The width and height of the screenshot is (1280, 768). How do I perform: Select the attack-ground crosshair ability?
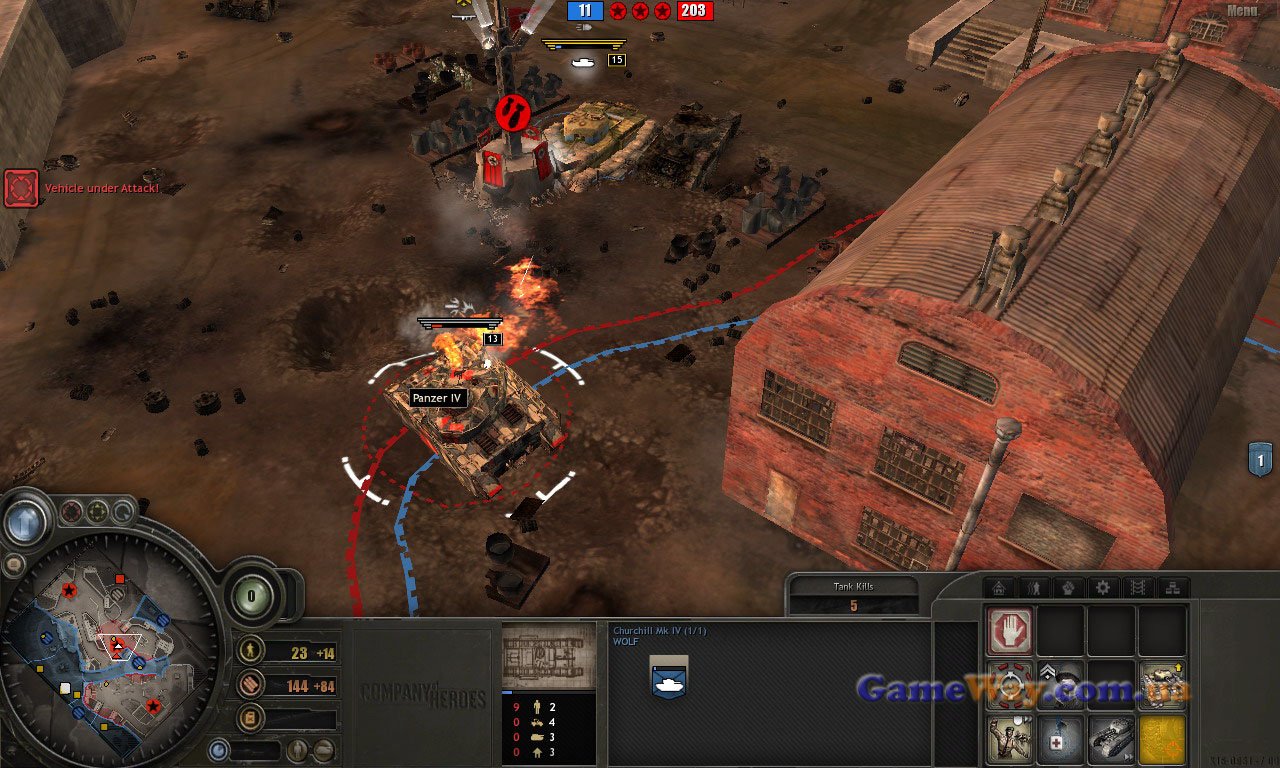(1010, 686)
